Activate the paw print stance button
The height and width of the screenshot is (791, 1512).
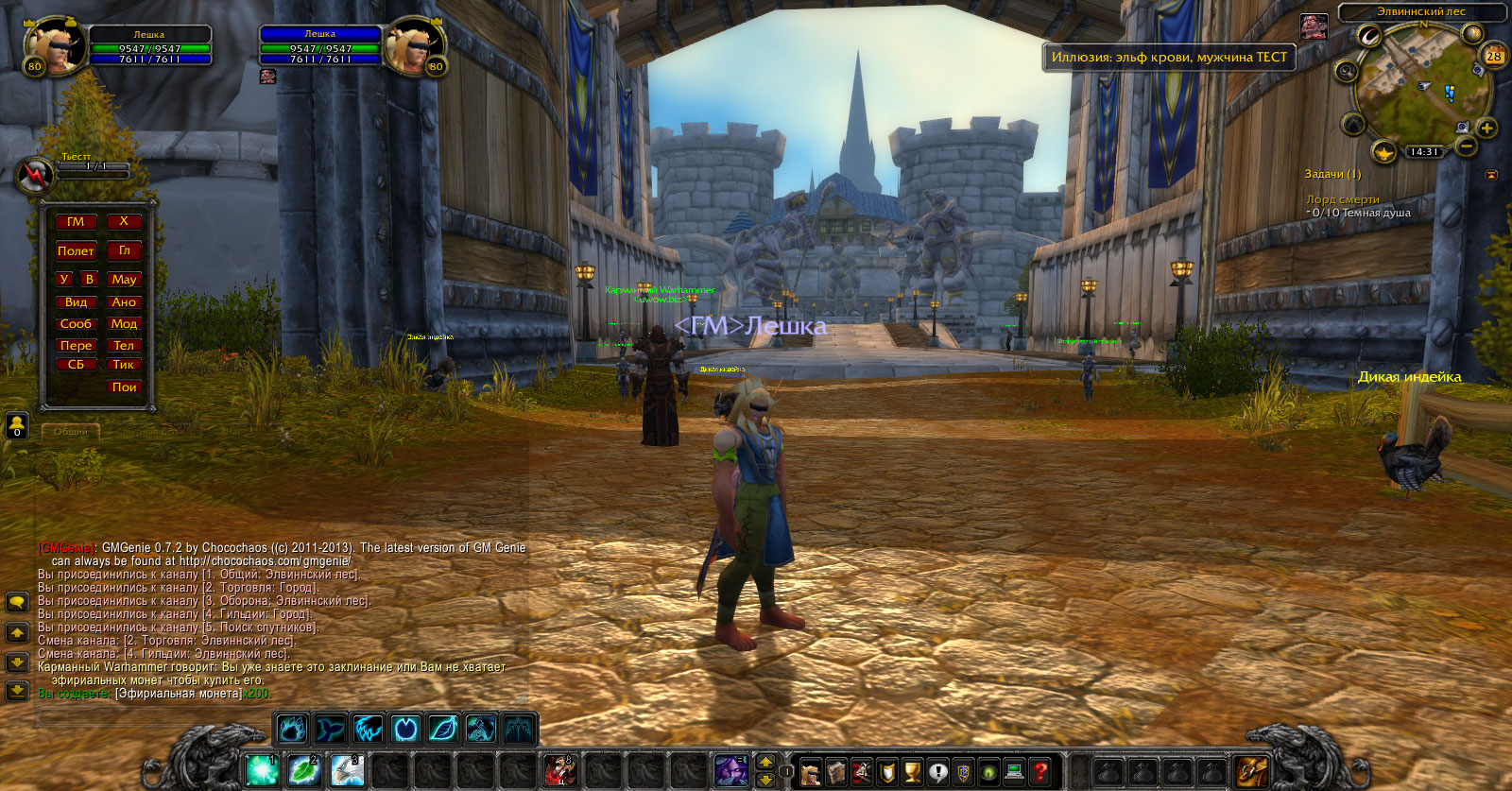pos(292,729)
